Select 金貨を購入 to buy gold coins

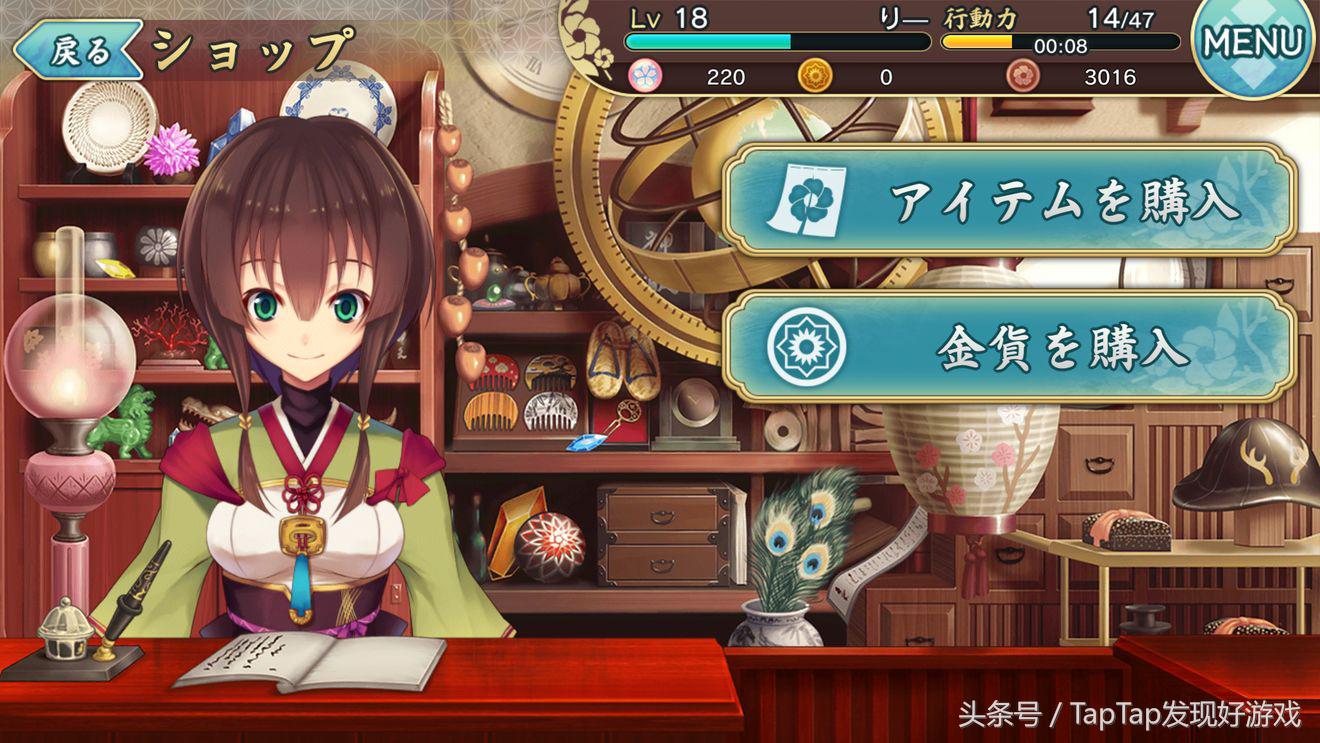coord(1010,347)
